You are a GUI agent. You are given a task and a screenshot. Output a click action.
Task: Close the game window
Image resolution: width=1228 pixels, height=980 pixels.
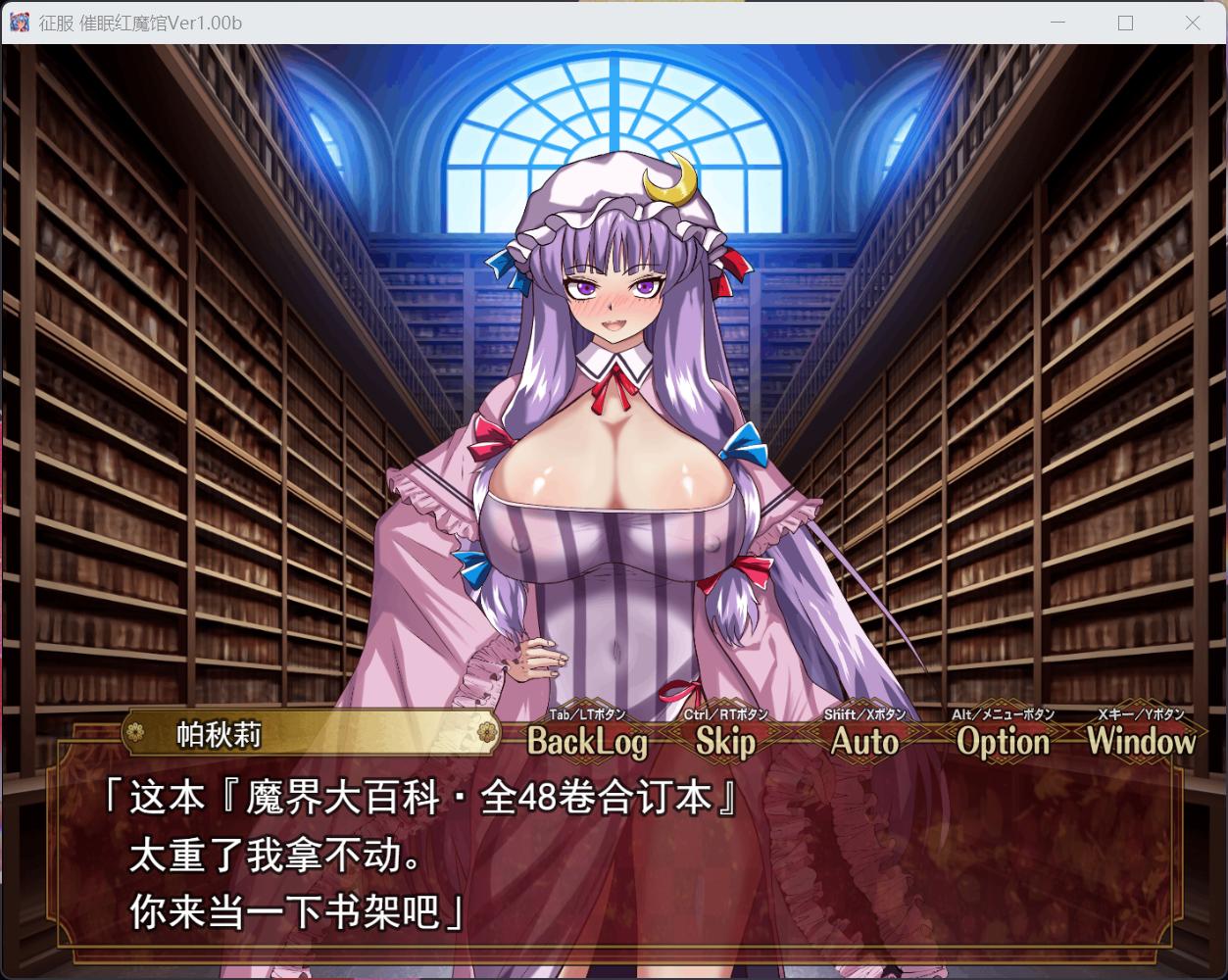pos(1192,23)
